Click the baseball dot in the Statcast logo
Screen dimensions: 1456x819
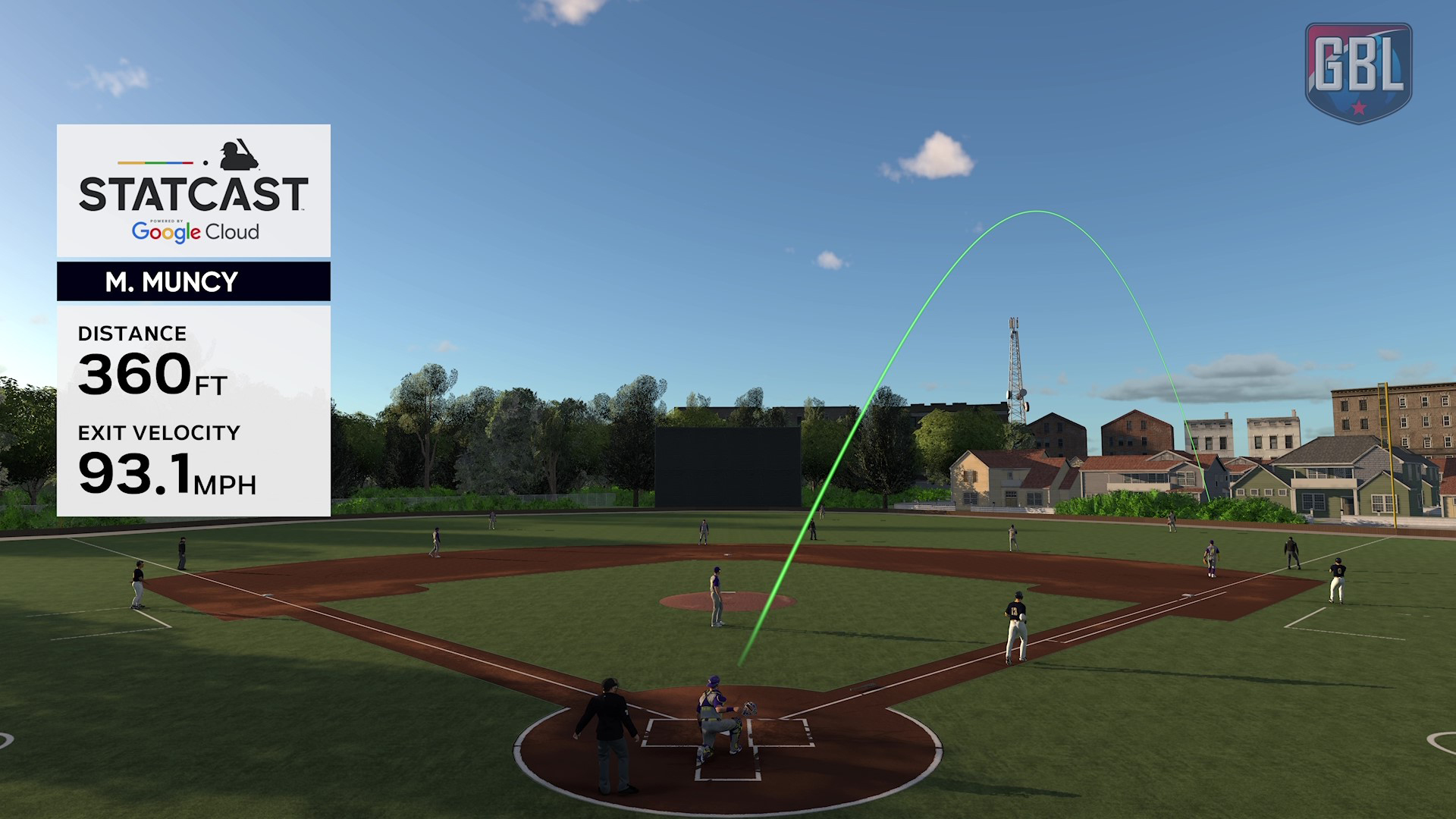(206, 162)
